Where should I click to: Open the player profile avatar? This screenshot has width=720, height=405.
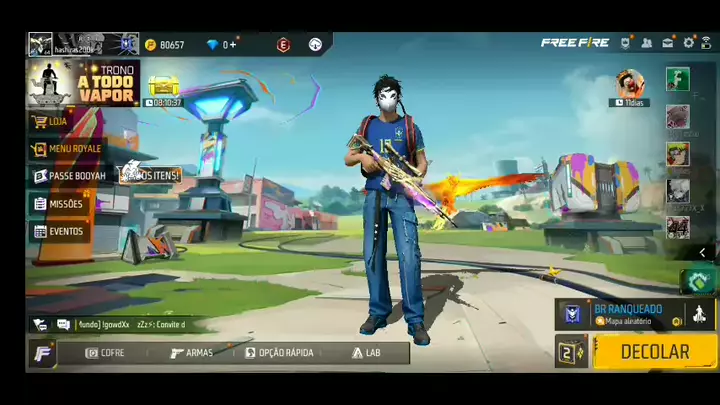pos(40,44)
